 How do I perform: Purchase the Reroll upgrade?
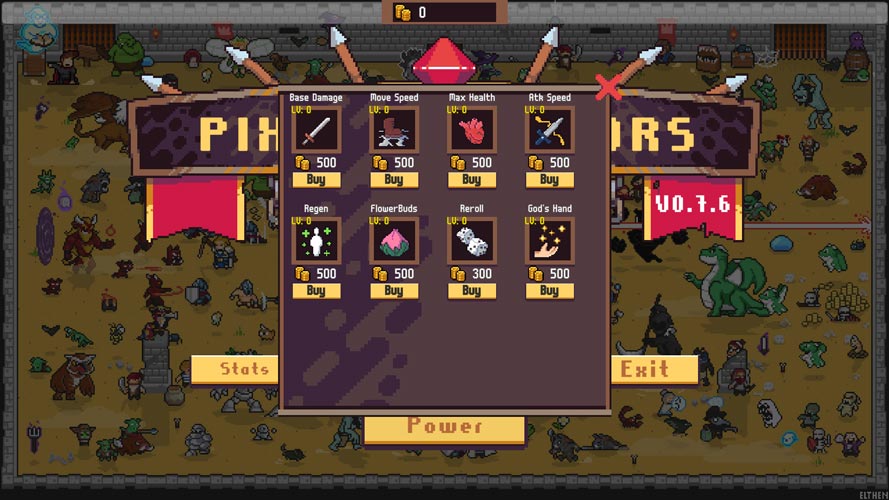[x=471, y=291]
